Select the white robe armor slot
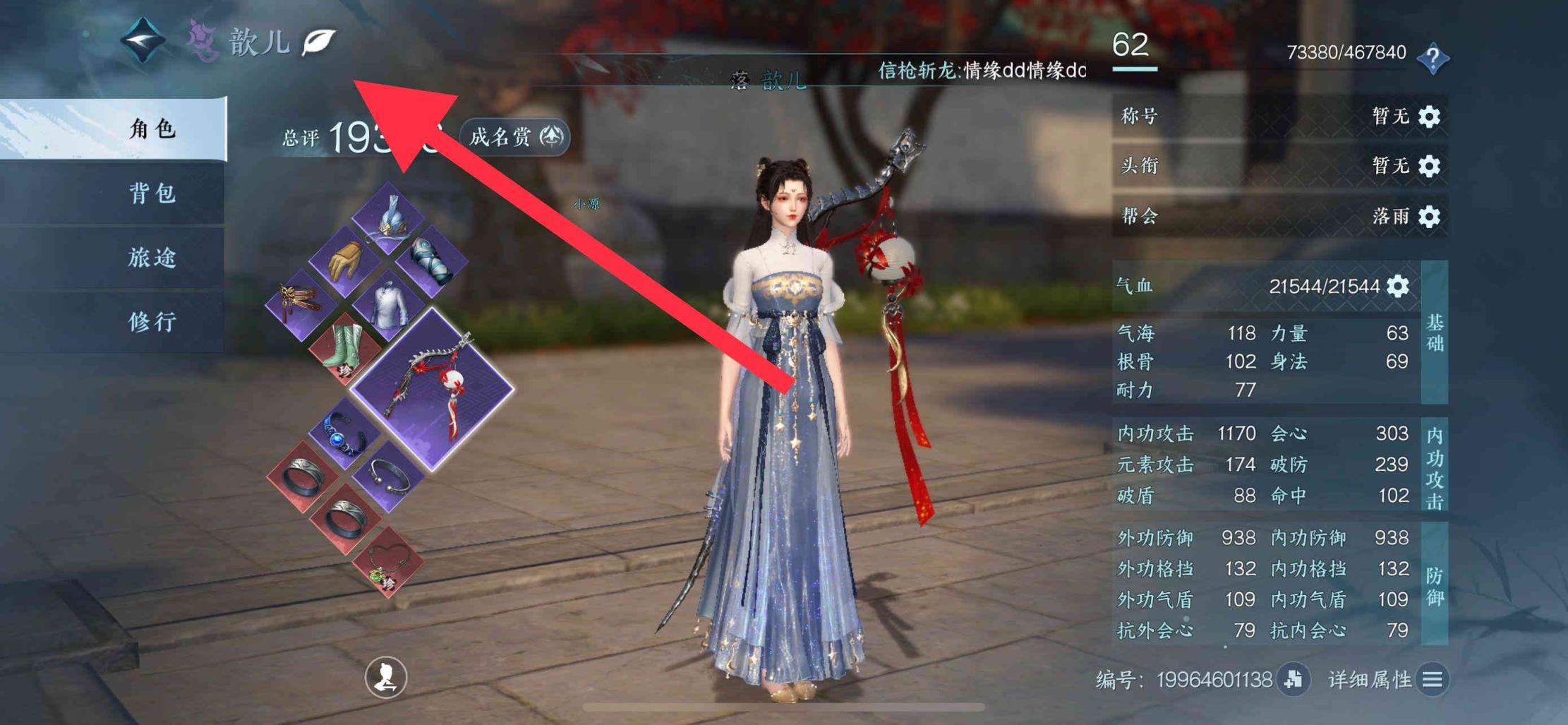The height and width of the screenshot is (725, 1568). (x=389, y=304)
